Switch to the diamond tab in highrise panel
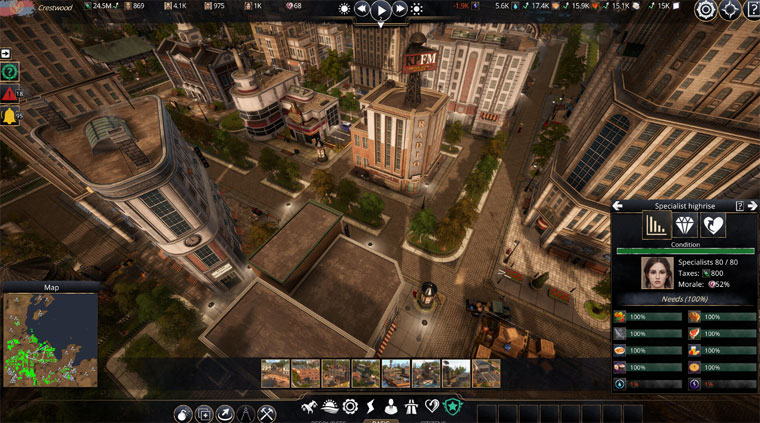 pos(685,225)
